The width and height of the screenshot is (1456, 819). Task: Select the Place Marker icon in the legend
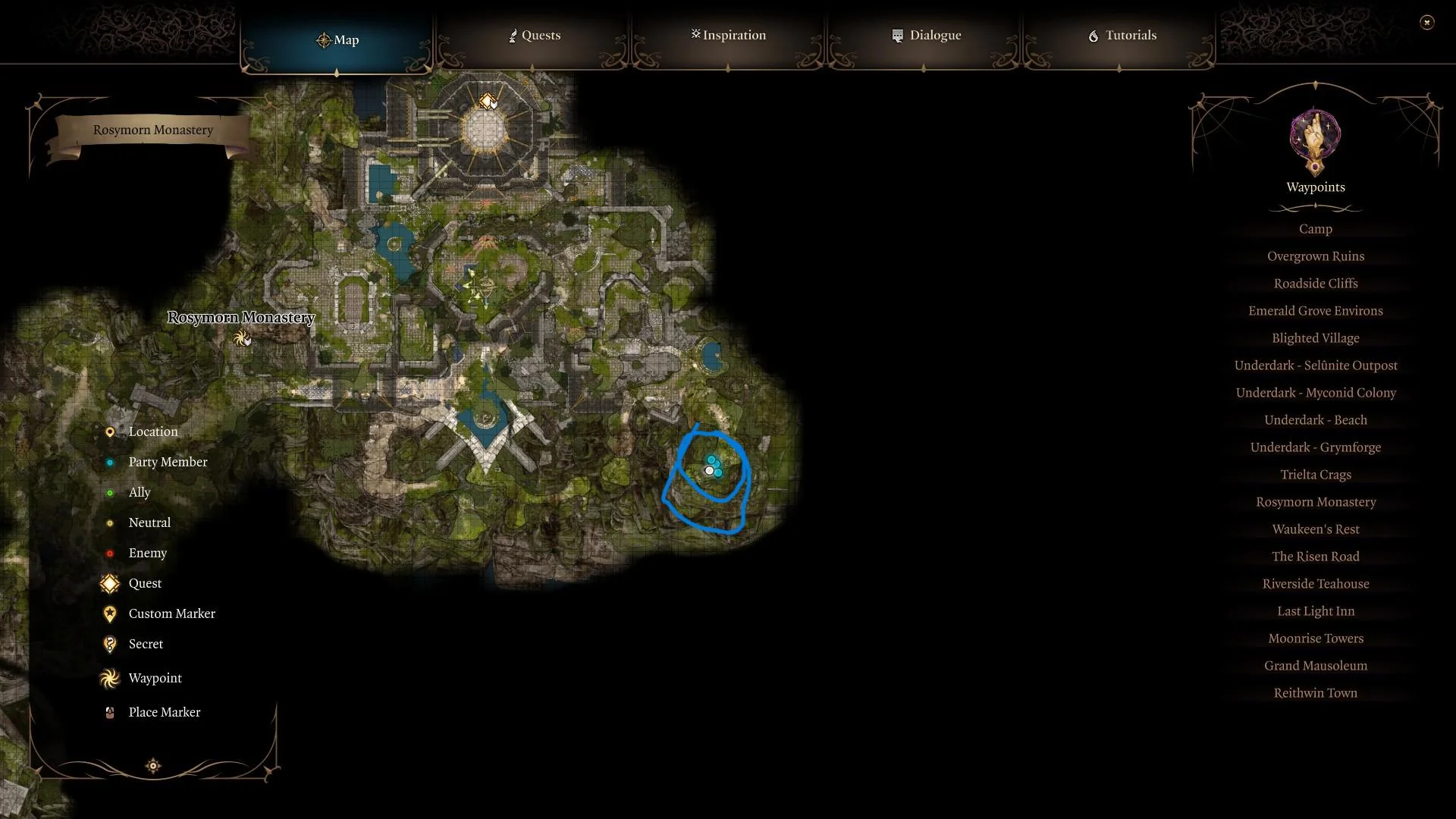[110, 712]
